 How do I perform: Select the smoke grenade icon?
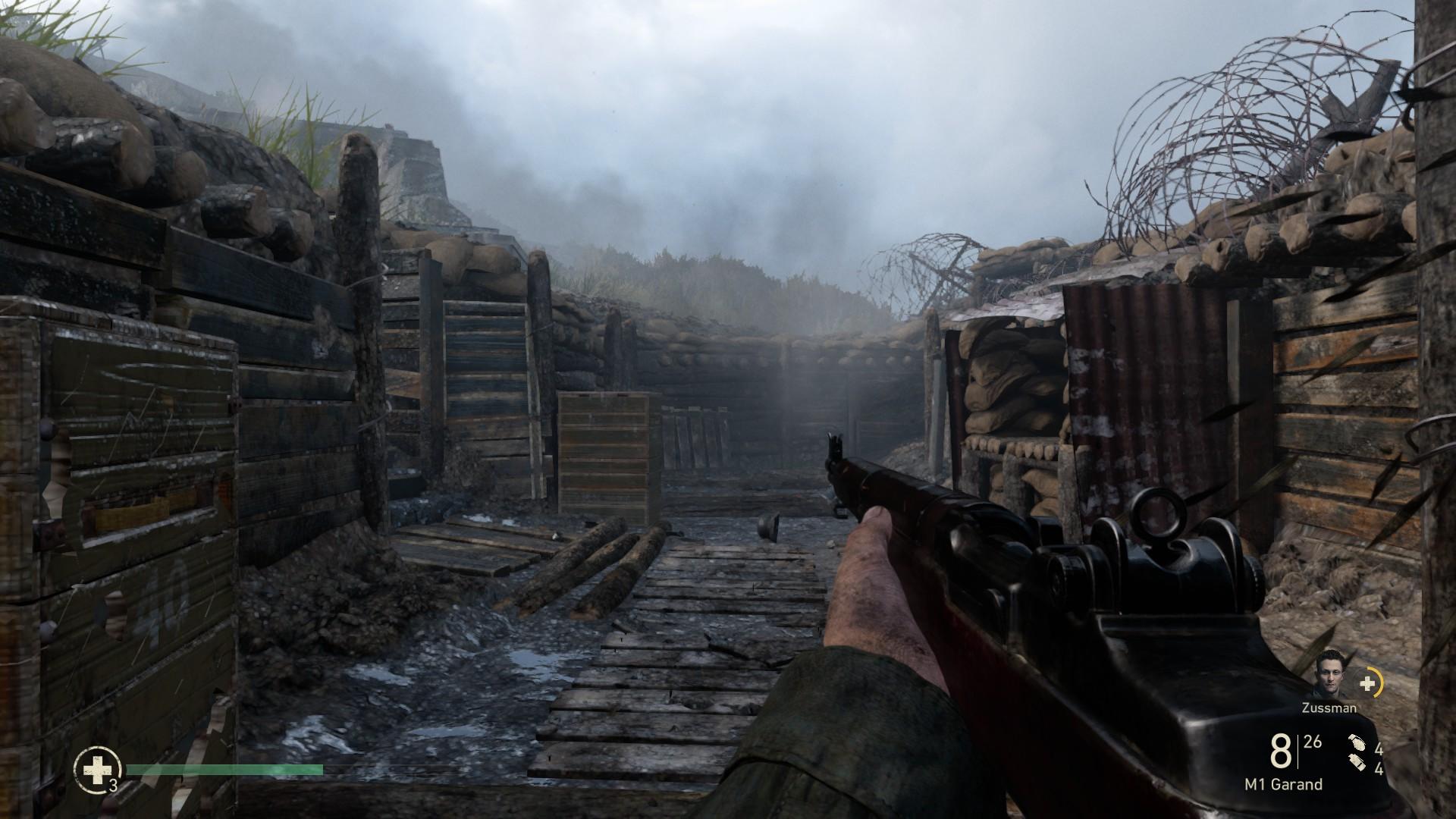pos(1357,764)
